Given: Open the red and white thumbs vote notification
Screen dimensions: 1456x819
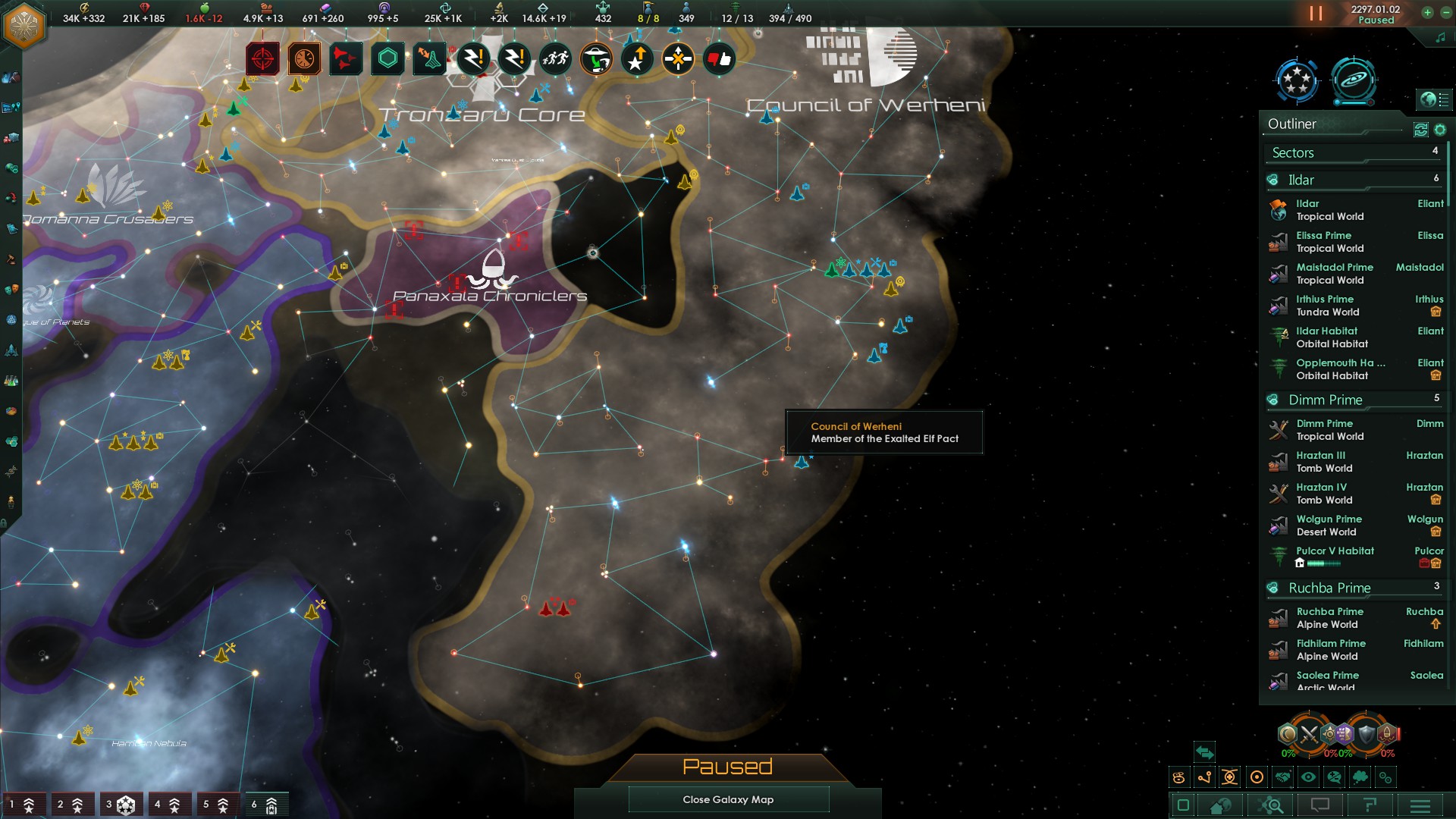Looking at the screenshot, I should [x=719, y=58].
